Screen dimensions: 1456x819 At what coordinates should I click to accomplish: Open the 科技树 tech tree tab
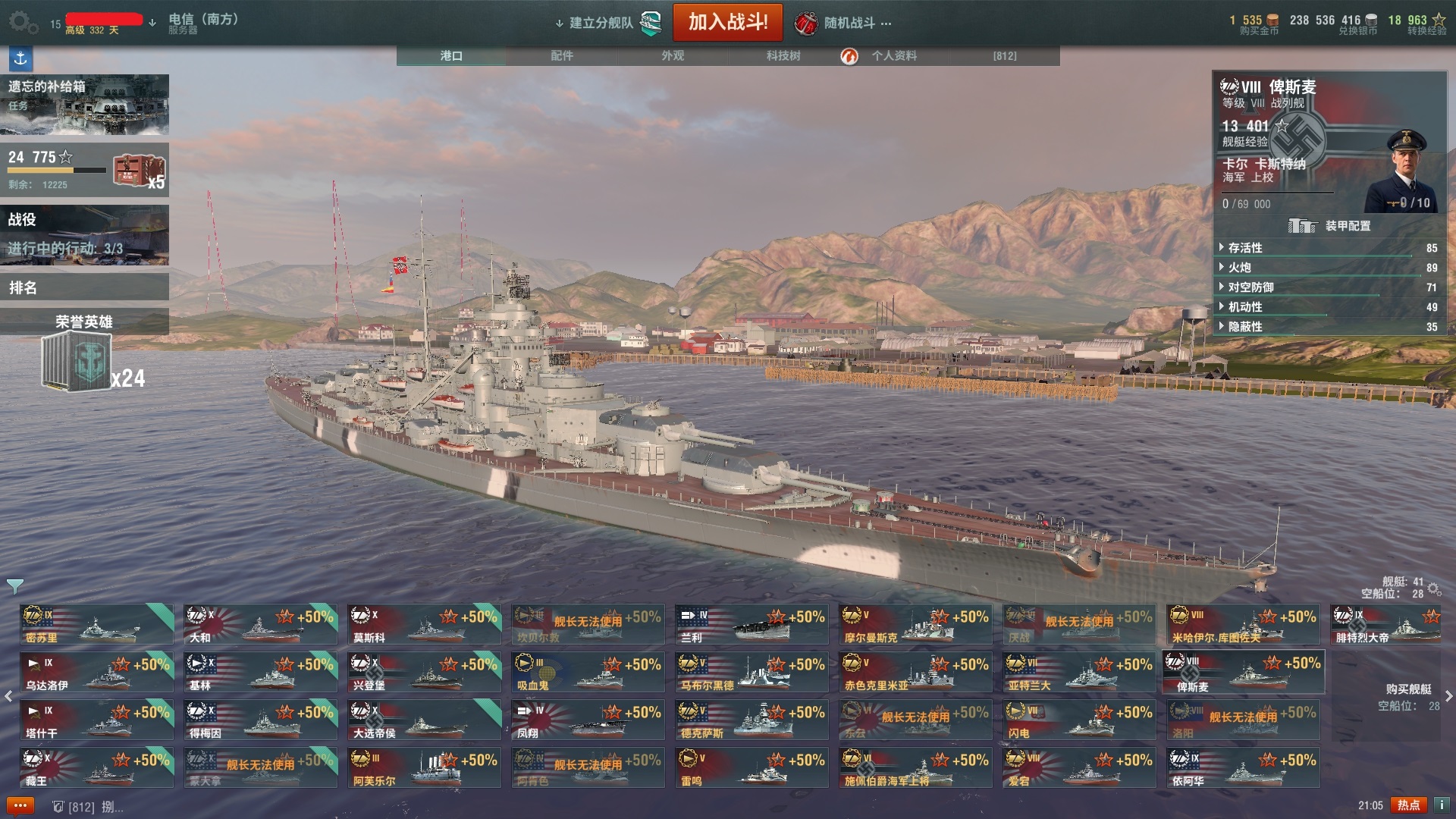pos(783,55)
